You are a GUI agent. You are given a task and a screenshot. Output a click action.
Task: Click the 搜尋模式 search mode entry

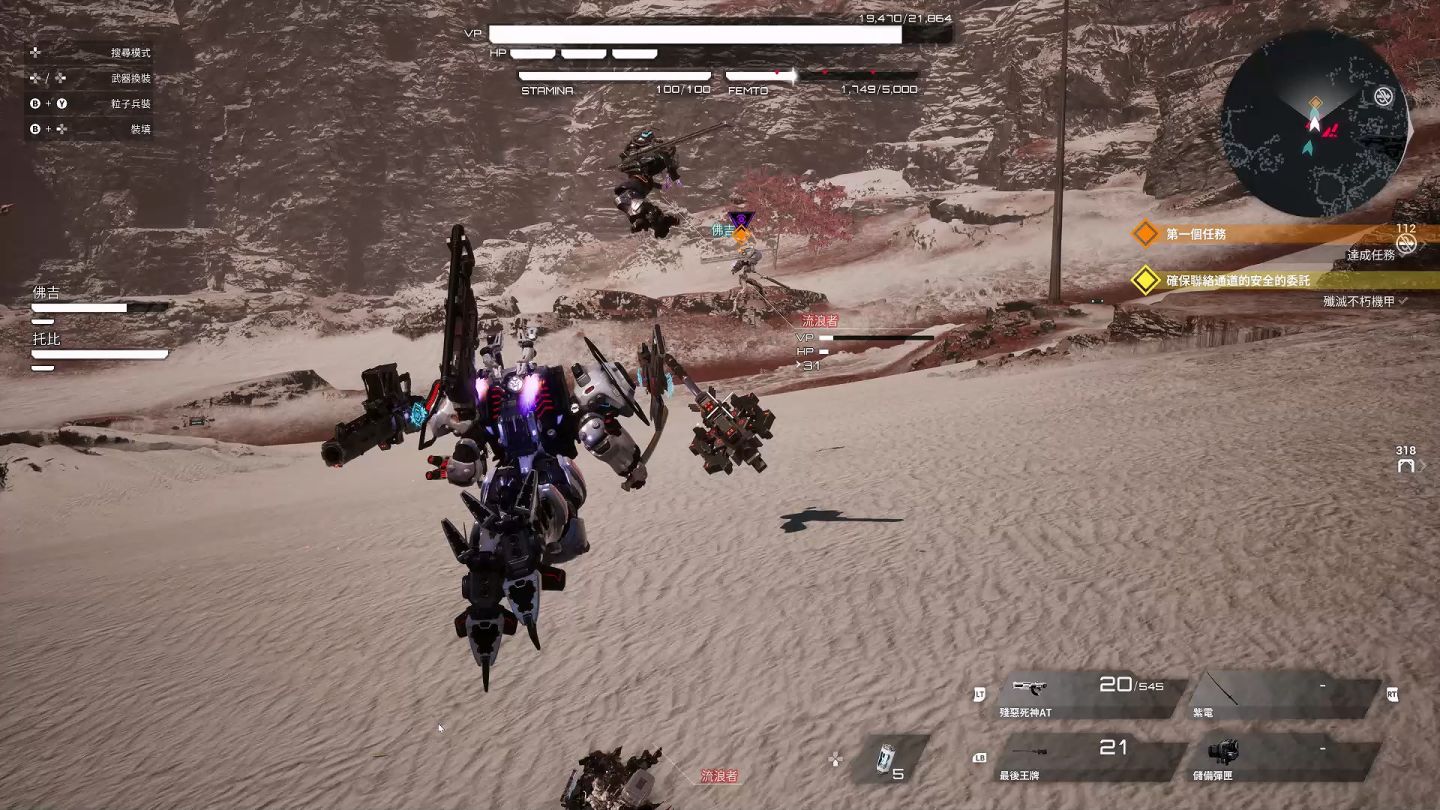click(x=130, y=52)
